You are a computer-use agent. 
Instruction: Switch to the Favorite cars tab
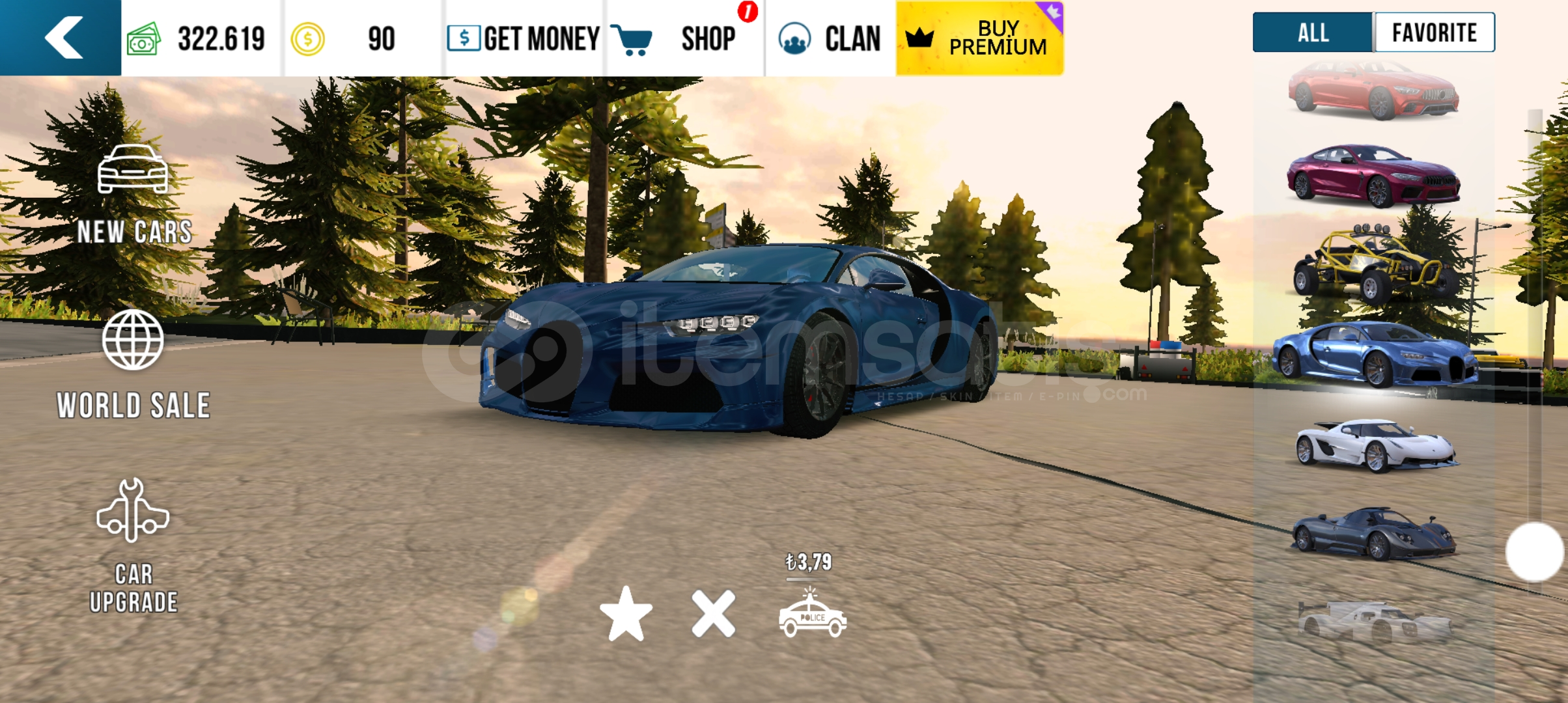tap(1434, 33)
